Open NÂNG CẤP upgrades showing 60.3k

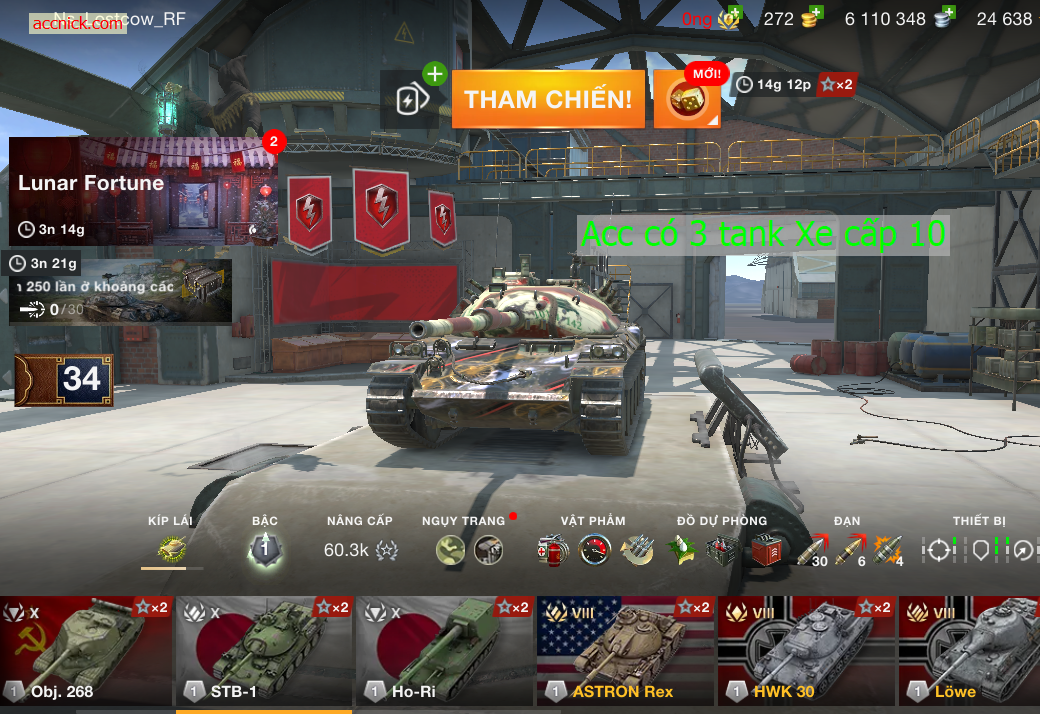click(x=360, y=548)
